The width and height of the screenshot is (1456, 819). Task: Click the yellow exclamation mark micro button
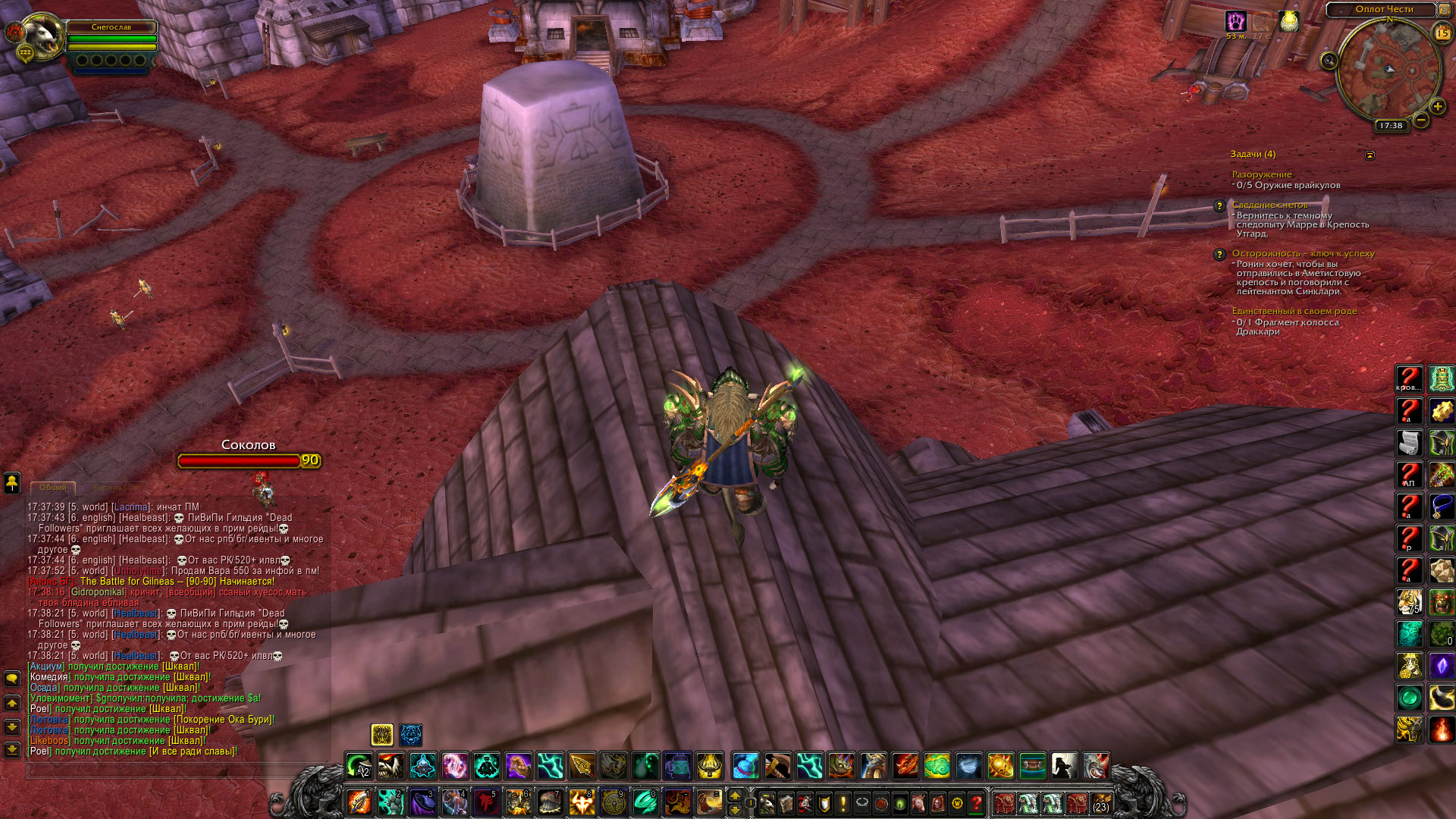coord(843,802)
